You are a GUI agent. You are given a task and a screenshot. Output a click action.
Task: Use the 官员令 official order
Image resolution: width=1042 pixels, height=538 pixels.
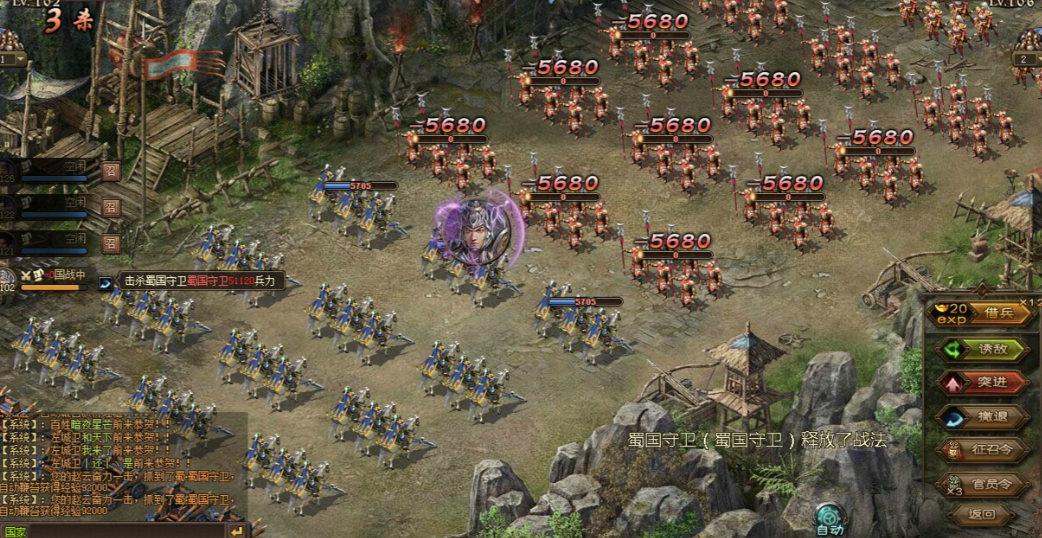click(x=981, y=484)
